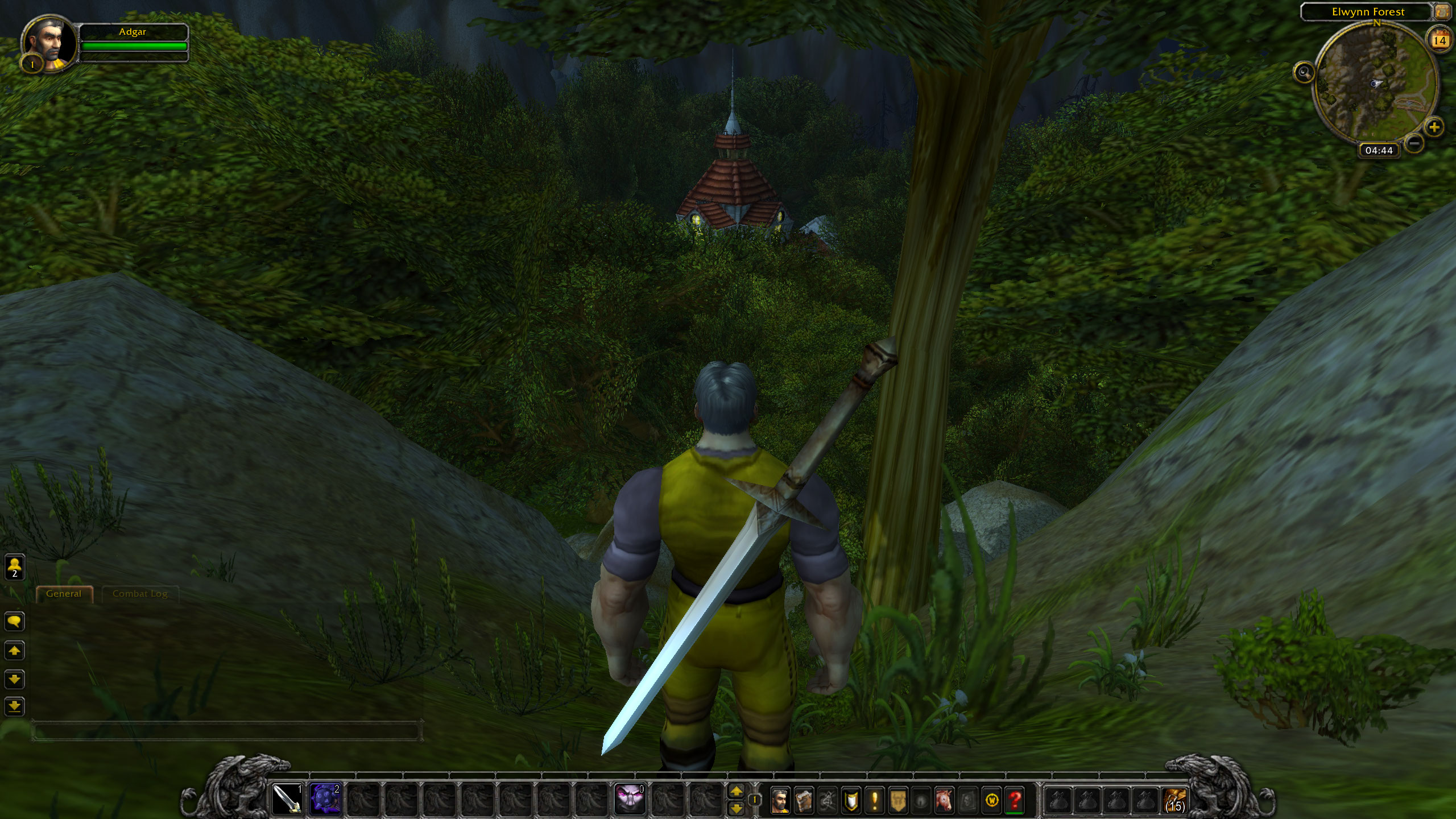The width and height of the screenshot is (1456, 819).
Task: Trigger the pale face racial ability
Action: [x=630, y=800]
